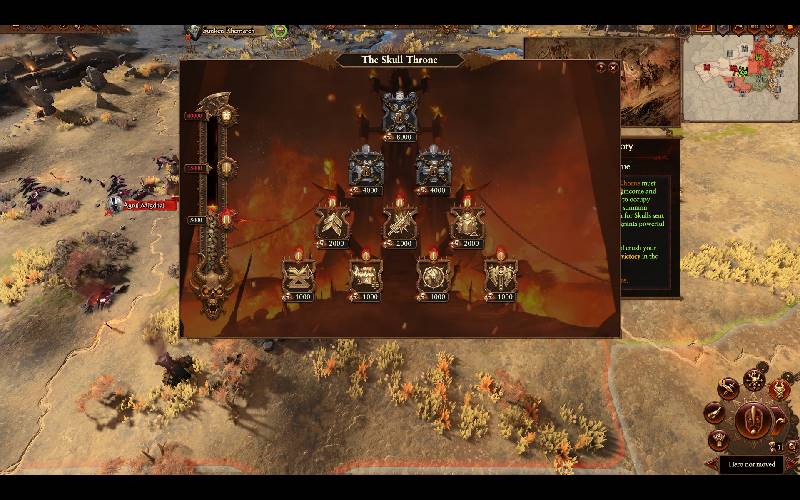Choose the middle 2000 skulls reward
This screenshot has height=500, width=800.
[x=400, y=222]
